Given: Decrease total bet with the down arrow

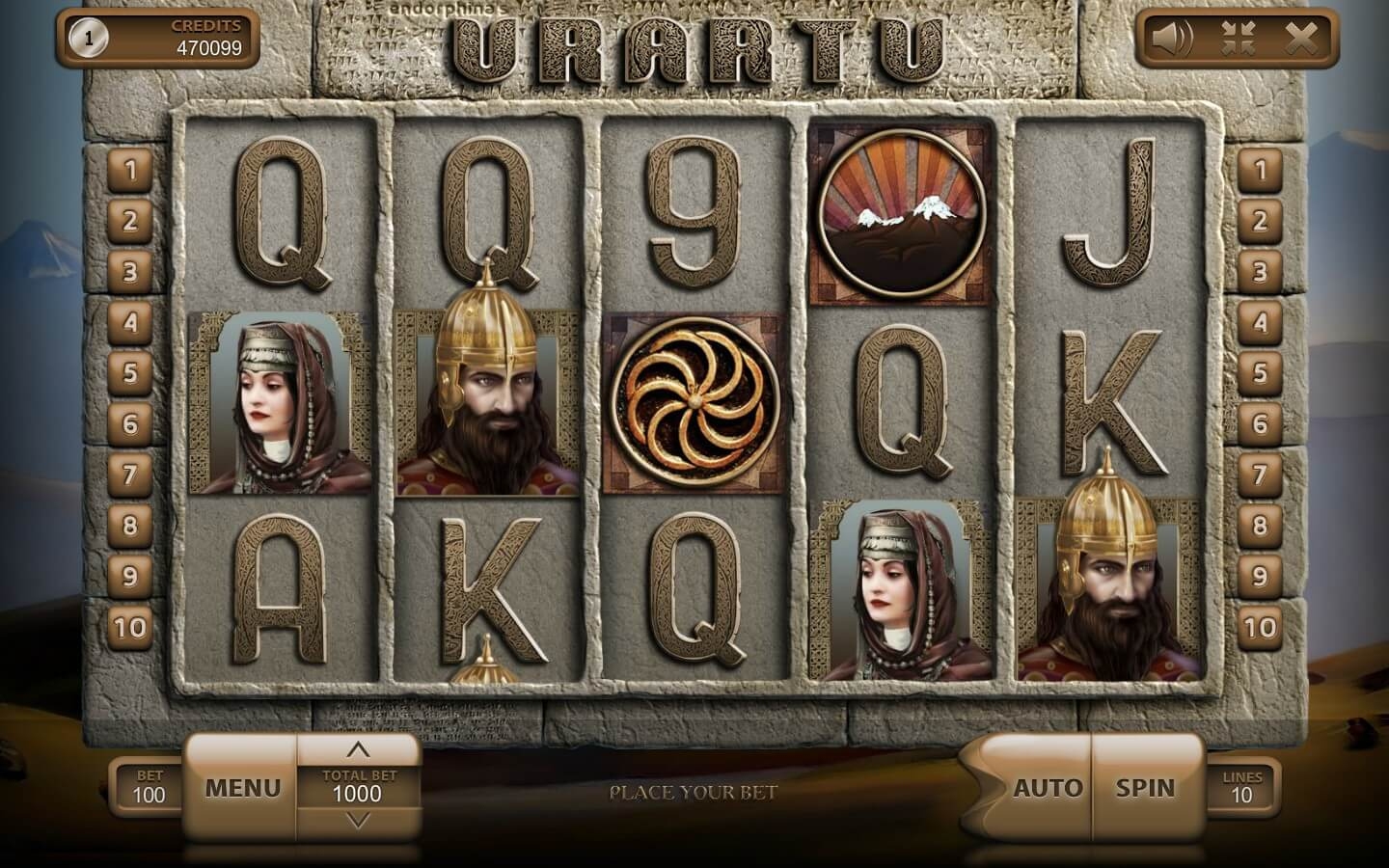Looking at the screenshot, I should (358, 821).
